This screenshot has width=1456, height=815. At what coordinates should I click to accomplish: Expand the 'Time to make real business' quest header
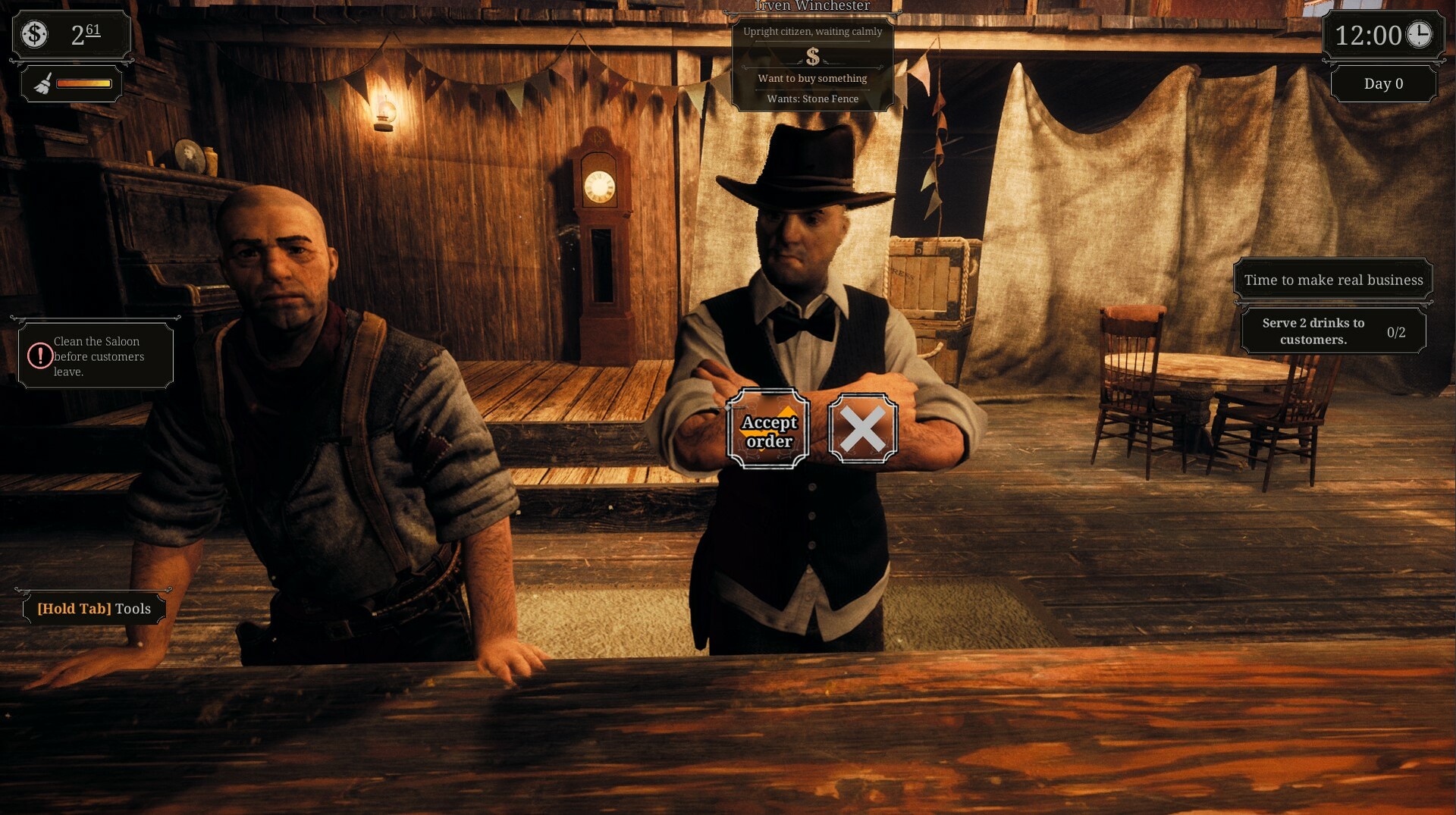click(x=1332, y=279)
